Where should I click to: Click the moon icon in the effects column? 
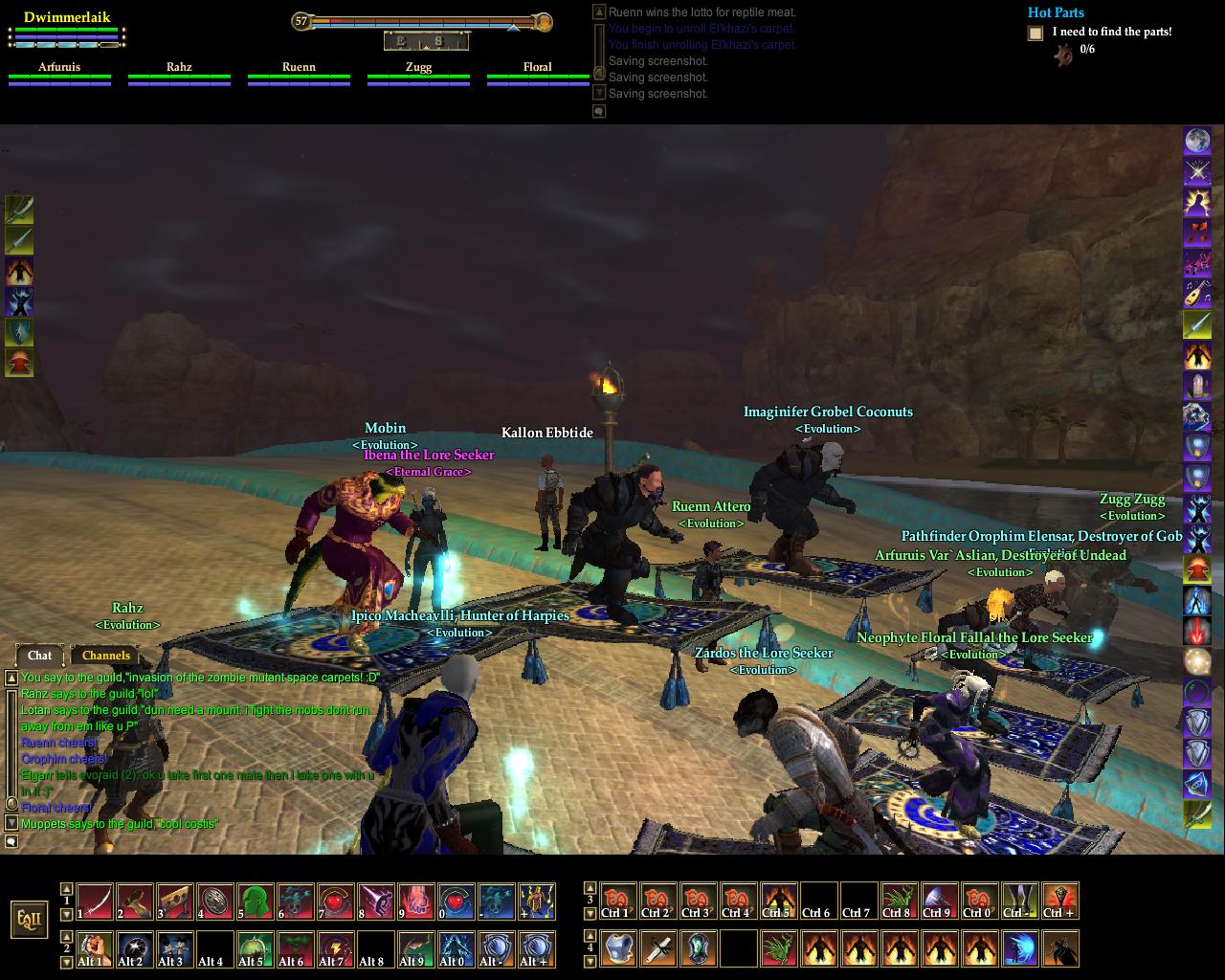point(1197,142)
